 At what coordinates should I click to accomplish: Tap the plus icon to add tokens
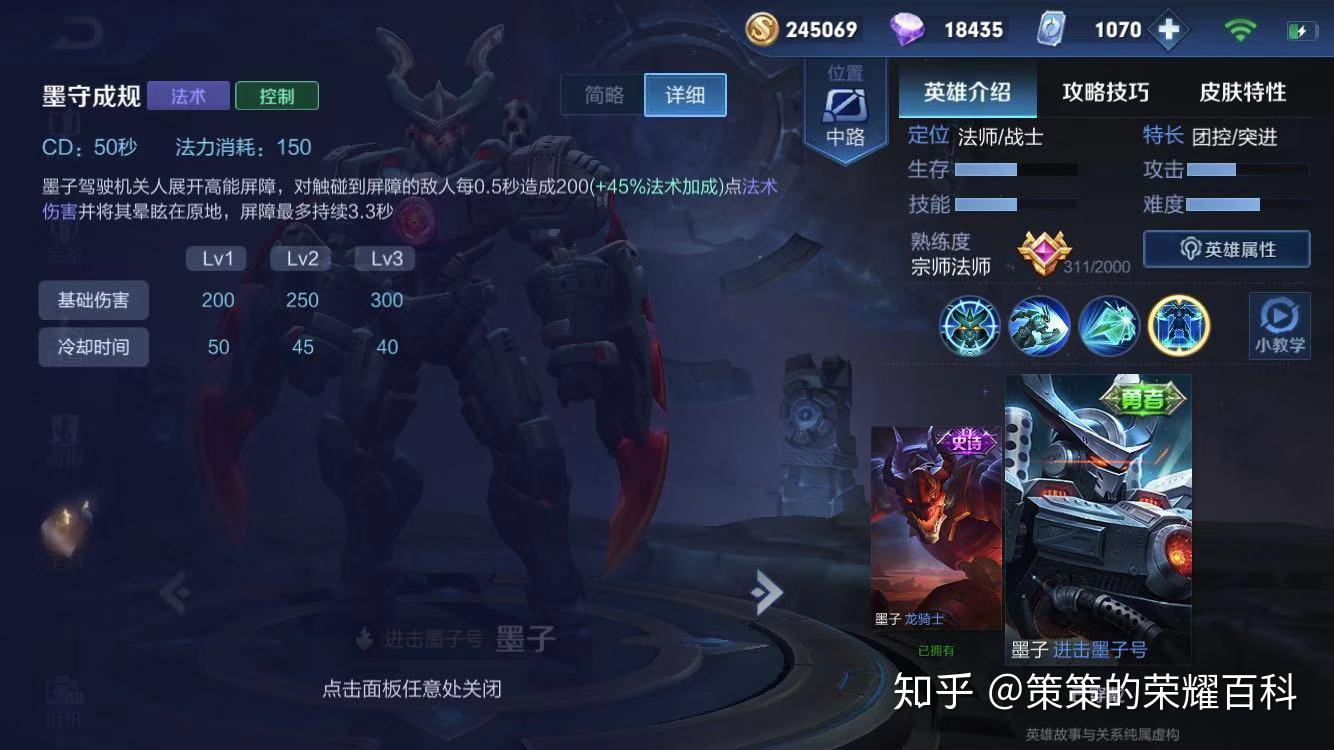point(1167,29)
